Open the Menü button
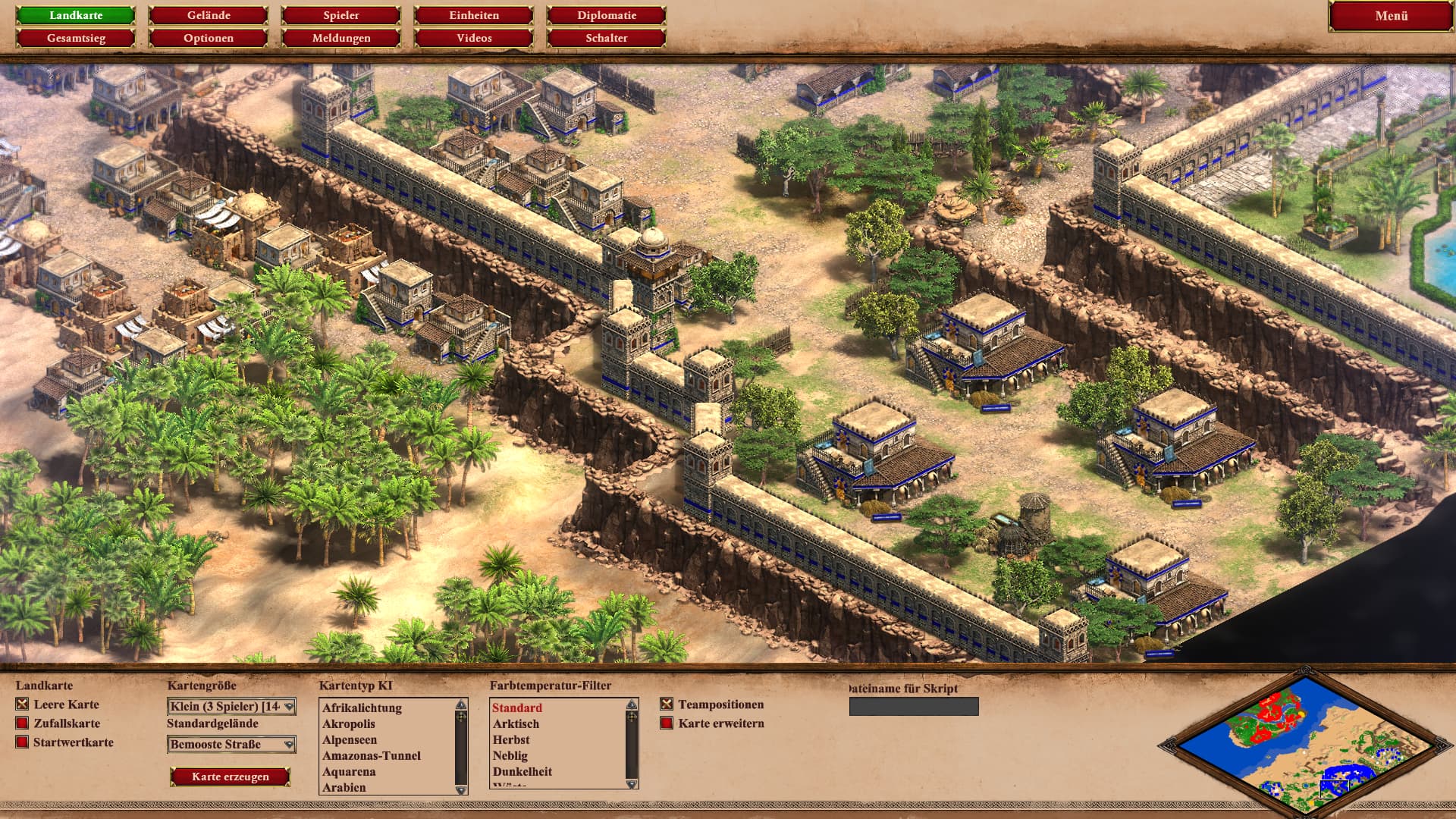The image size is (1456, 819). [x=1391, y=16]
